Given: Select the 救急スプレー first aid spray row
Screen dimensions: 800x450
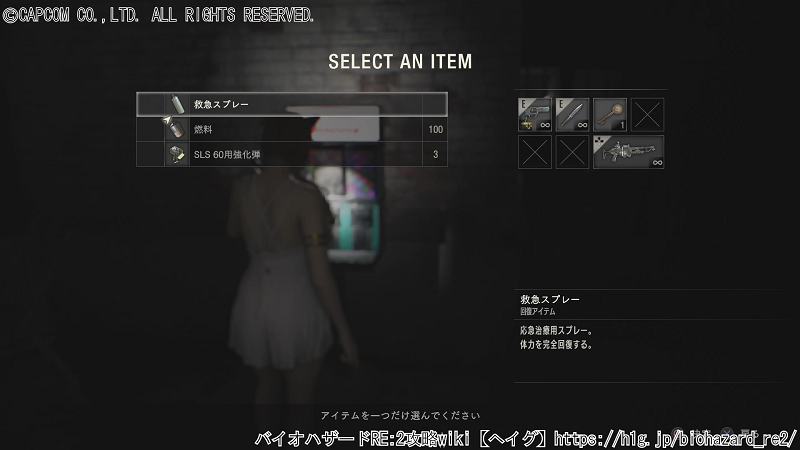Looking at the screenshot, I should 291,104.
